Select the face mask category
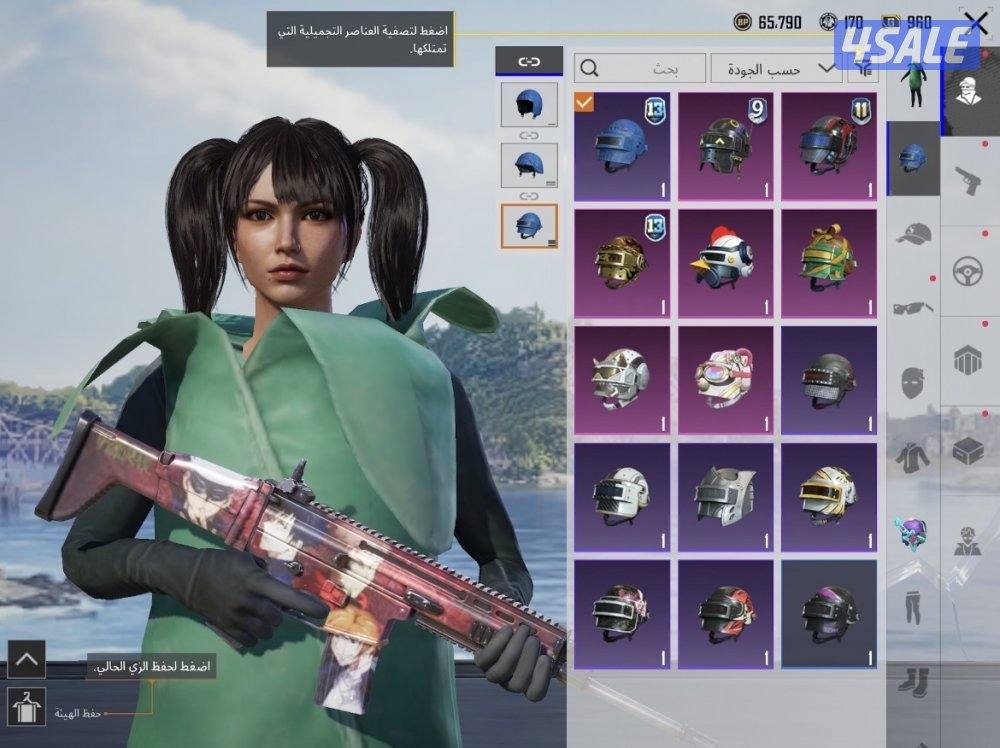 tap(913, 382)
